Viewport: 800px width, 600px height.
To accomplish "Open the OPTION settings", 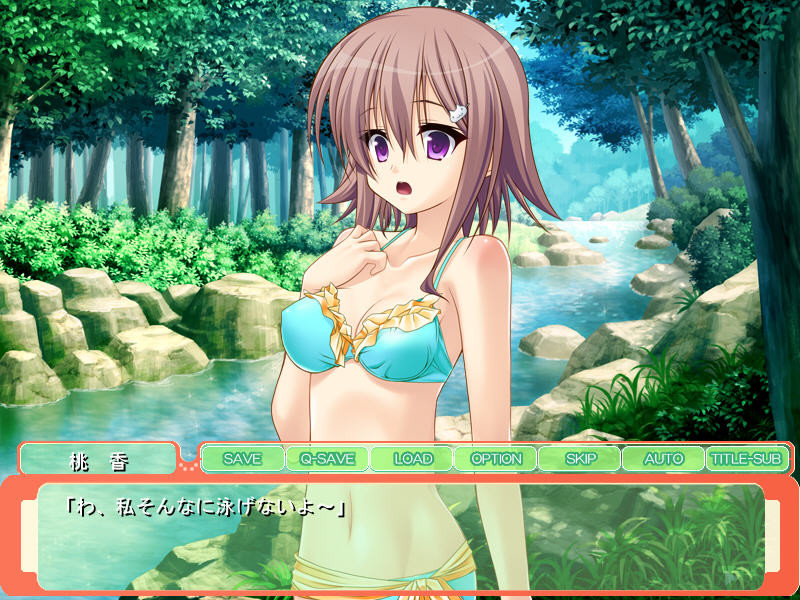I will click(495, 459).
